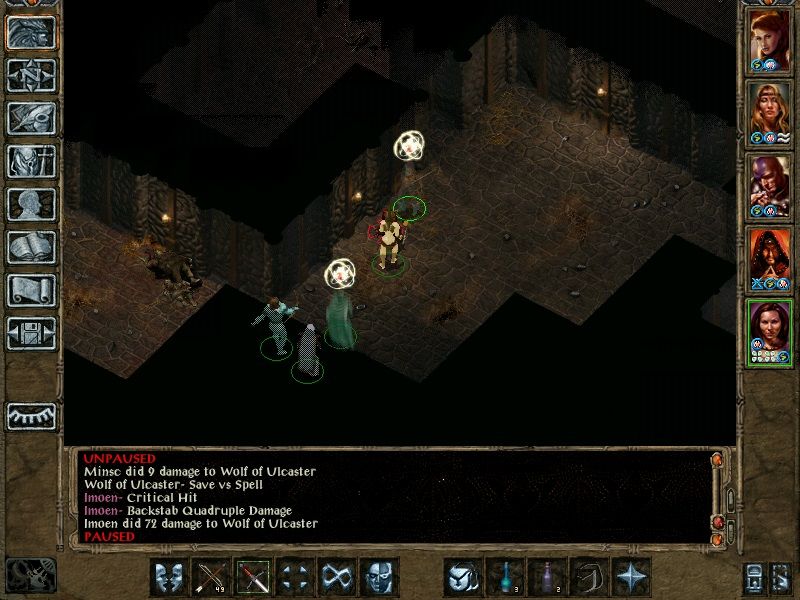Activate the talk action with the twin masks icon
The height and width of the screenshot is (600, 800).
coord(169,578)
